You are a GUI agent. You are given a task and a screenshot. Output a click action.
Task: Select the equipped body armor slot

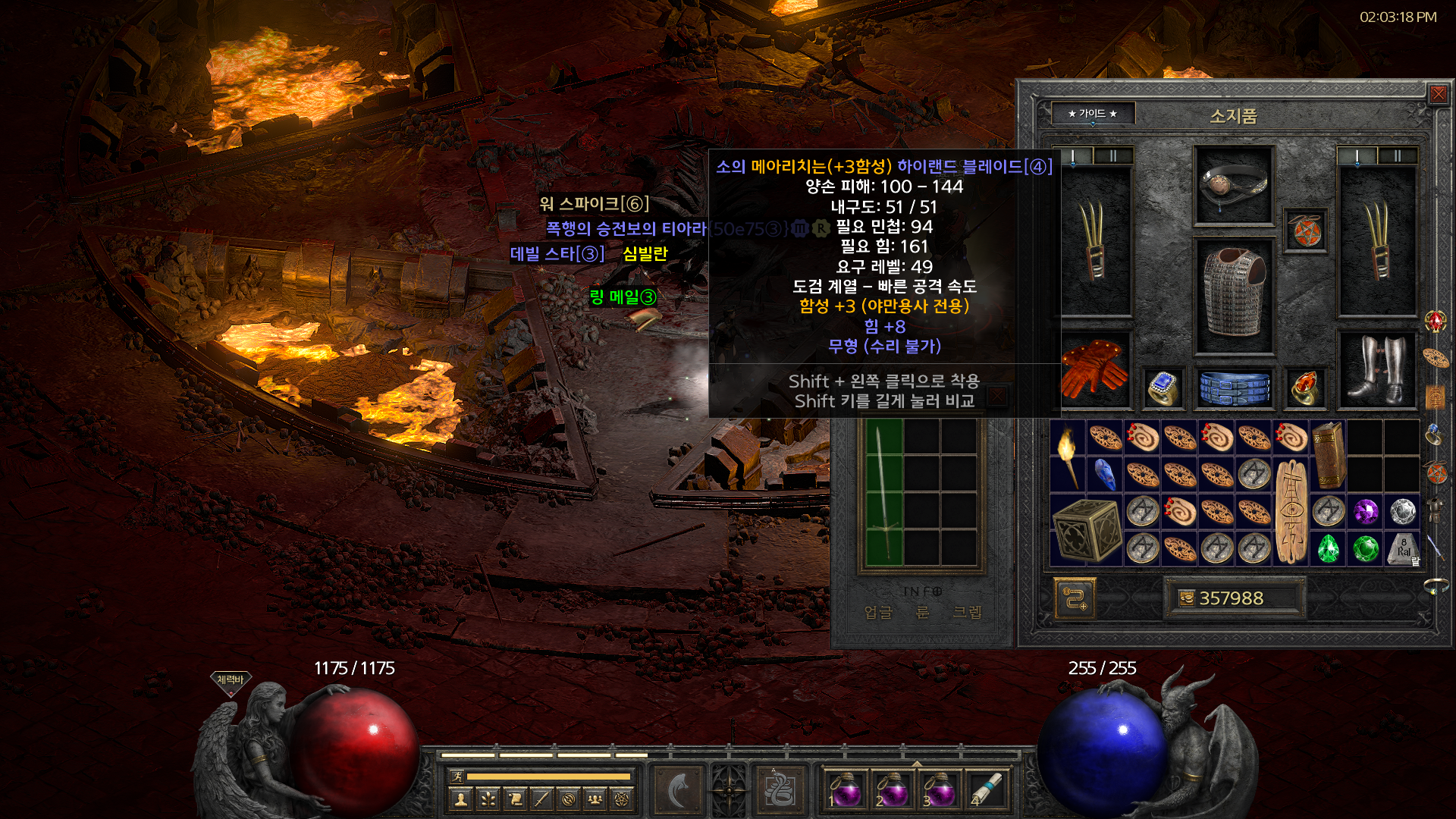[1233, 296]
